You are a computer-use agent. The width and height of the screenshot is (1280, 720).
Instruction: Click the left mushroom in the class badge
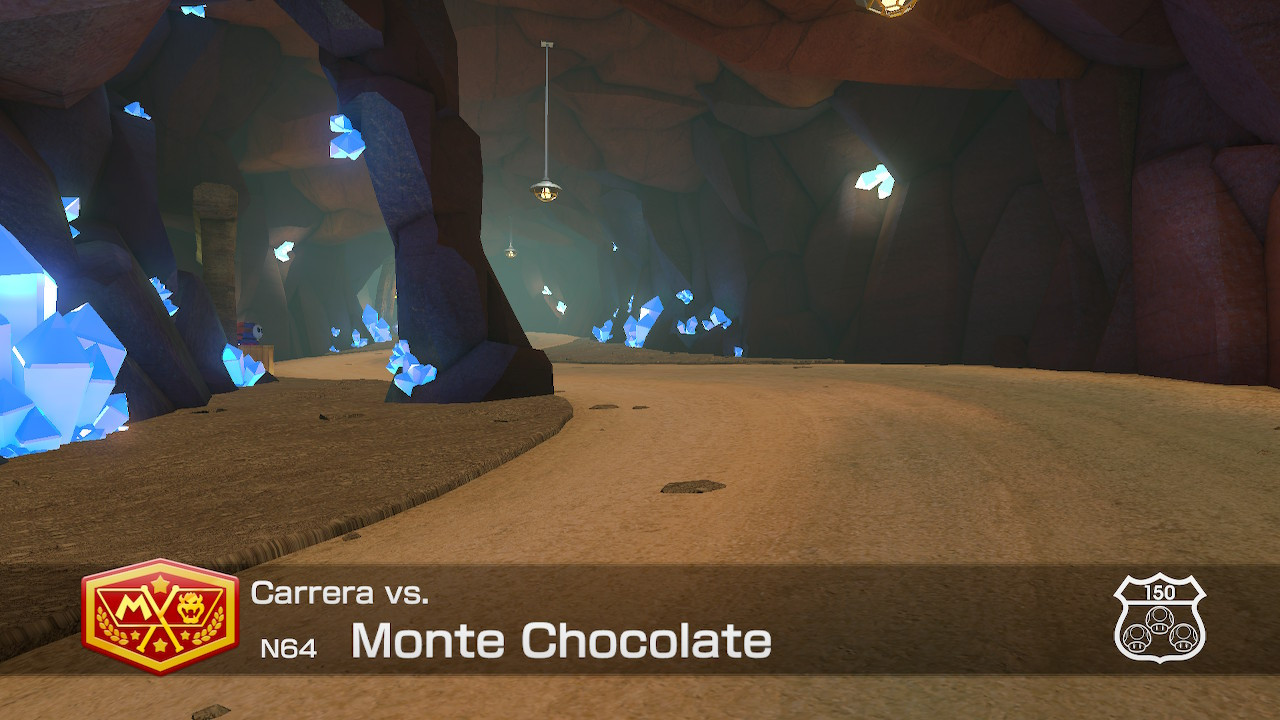click(x=1137, y=638)
